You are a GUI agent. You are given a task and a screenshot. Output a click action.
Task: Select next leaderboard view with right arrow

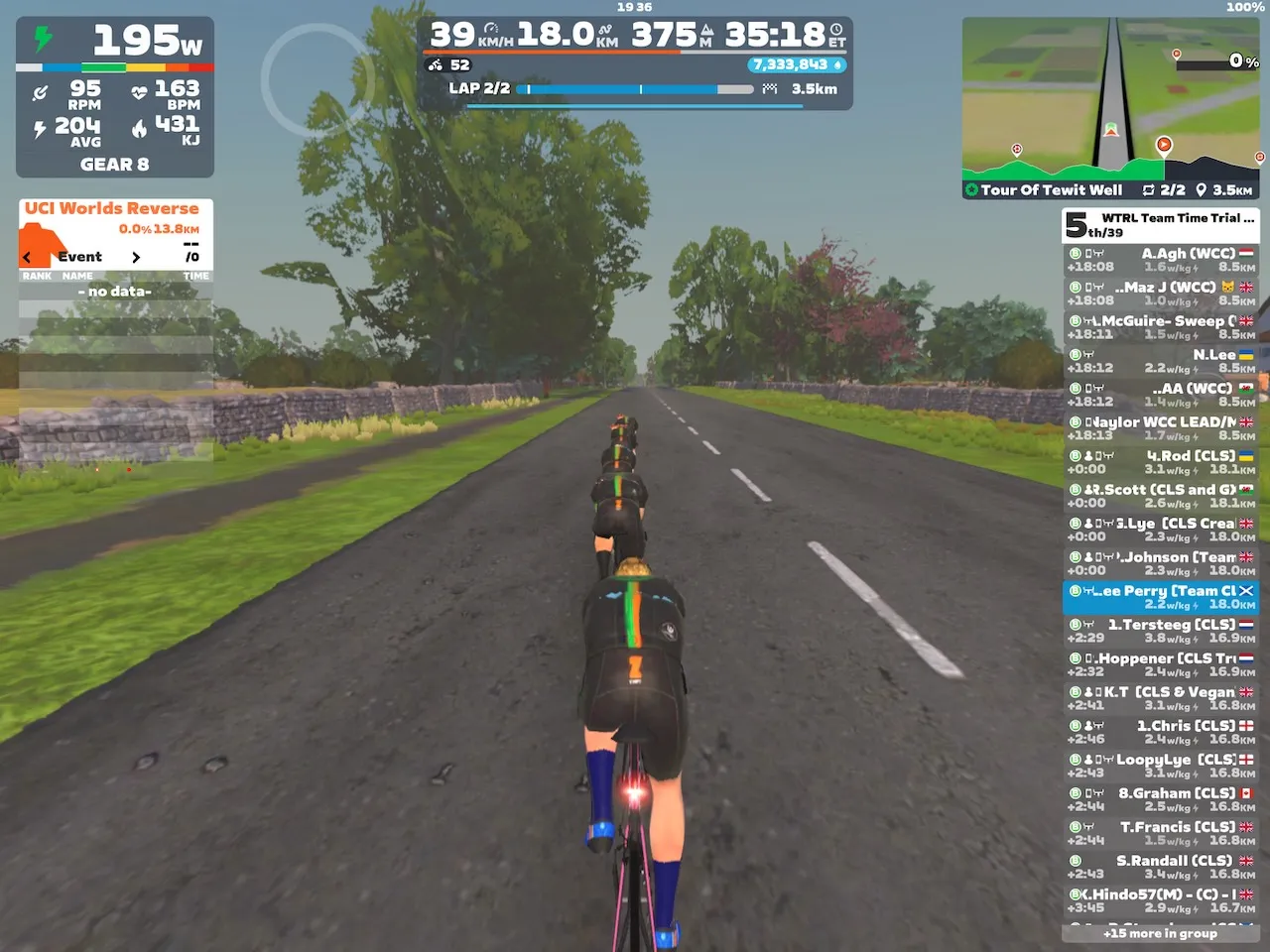[x=137, y=257]
